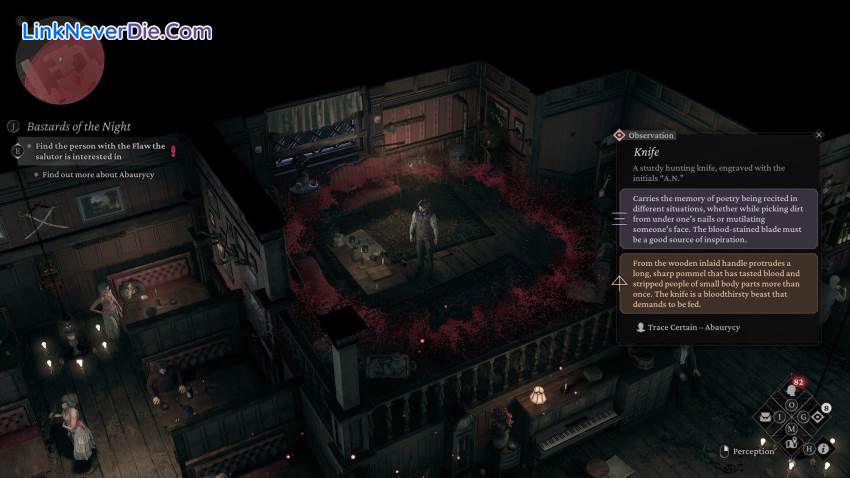Open the diamond eye observations icon
The image size is (850, 478).
point(817,416)
